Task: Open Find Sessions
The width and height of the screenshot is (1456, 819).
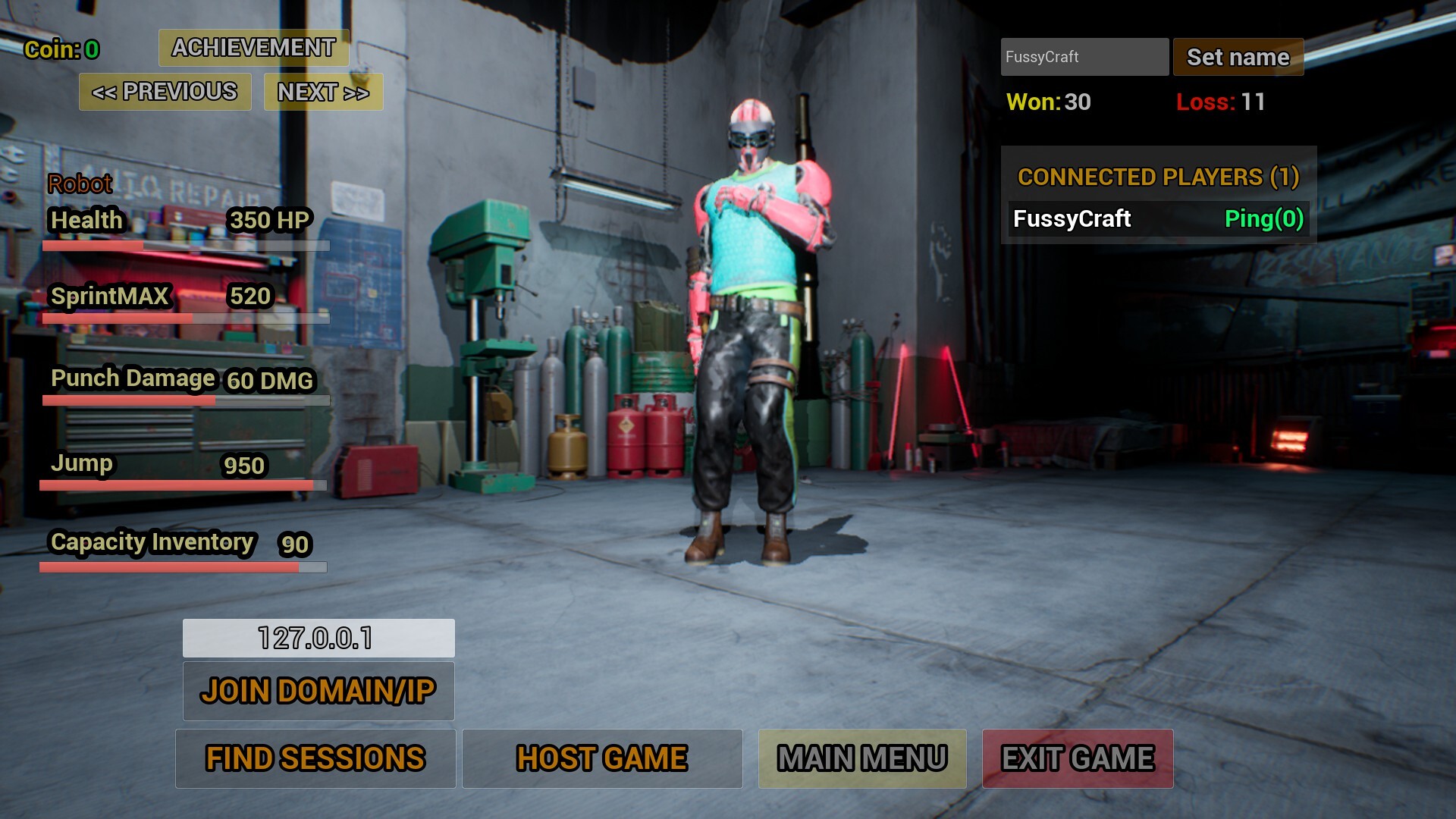Action: [315, 758]
